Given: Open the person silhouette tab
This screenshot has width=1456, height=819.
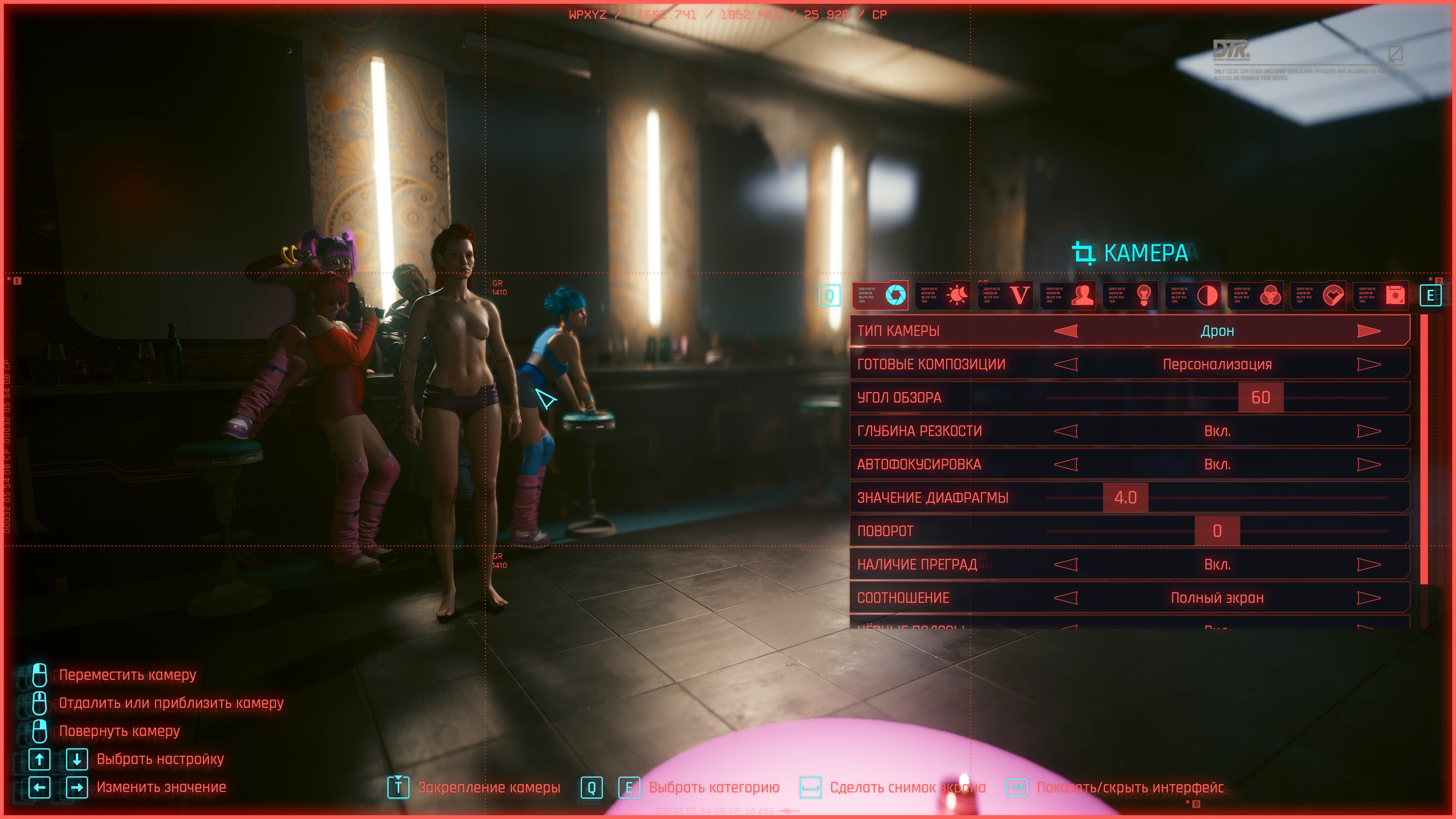Looking at the screenshot, I should [1082, 295].
